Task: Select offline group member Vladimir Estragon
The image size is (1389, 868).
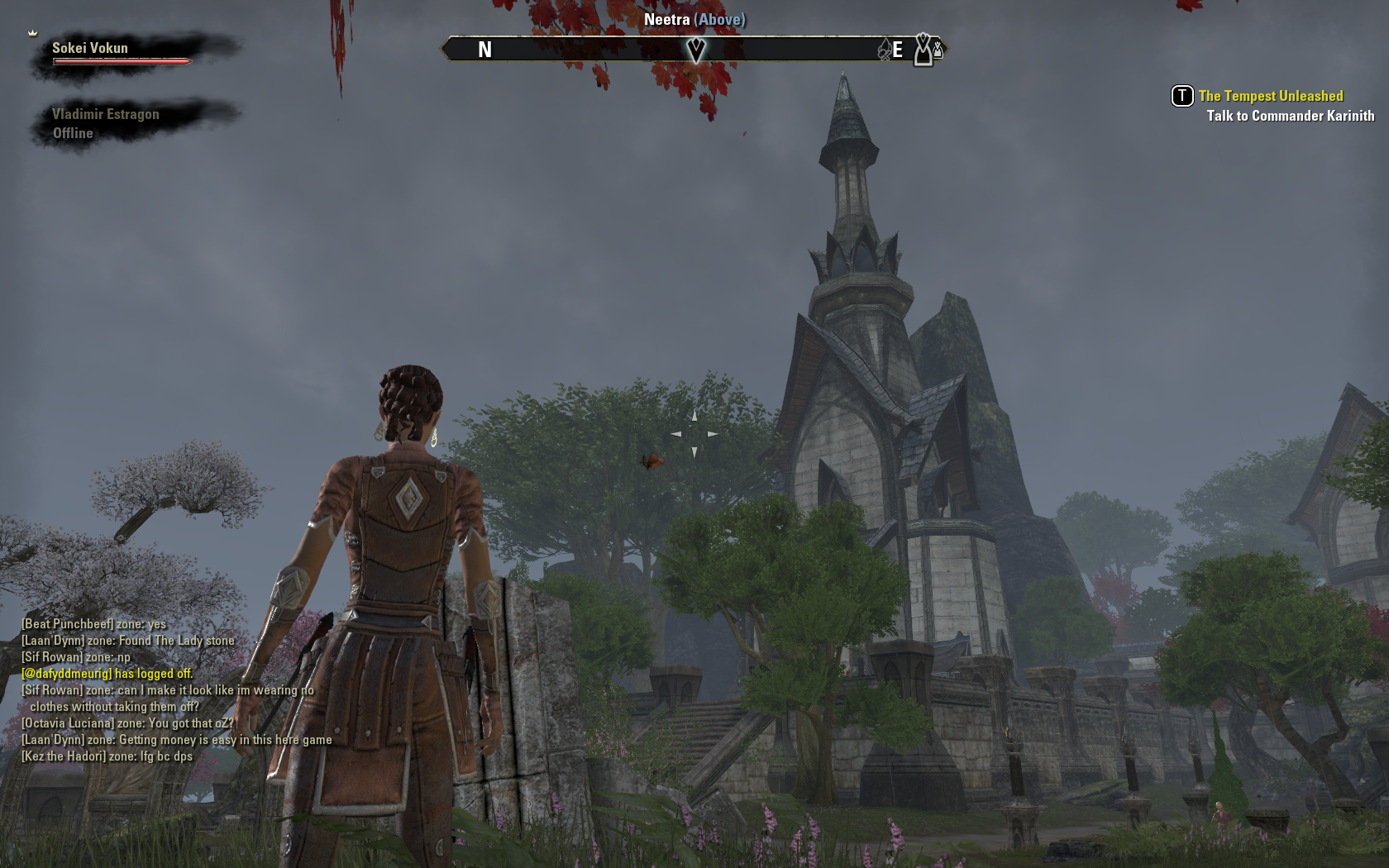Action: [x=105, y=114]
